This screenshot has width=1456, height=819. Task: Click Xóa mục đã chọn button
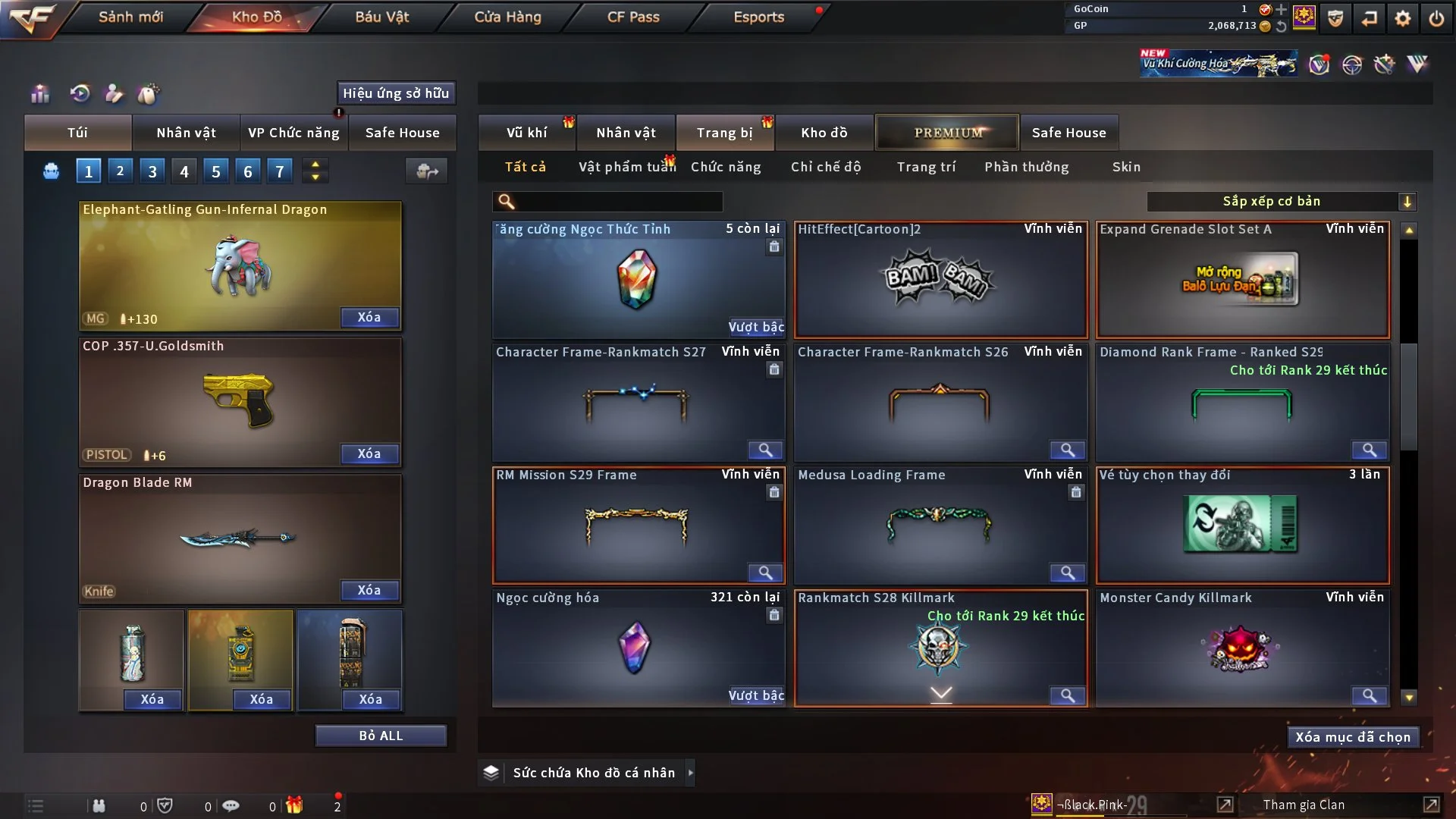(x=1353, y=737)
